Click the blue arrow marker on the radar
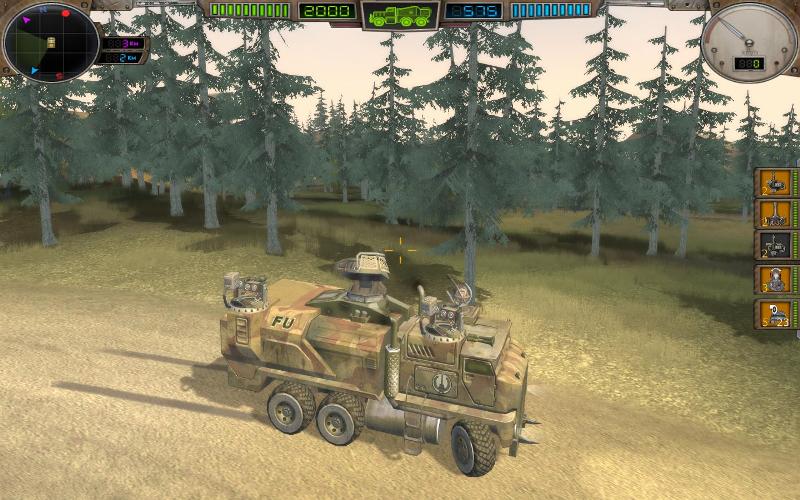 coord(33,71)
